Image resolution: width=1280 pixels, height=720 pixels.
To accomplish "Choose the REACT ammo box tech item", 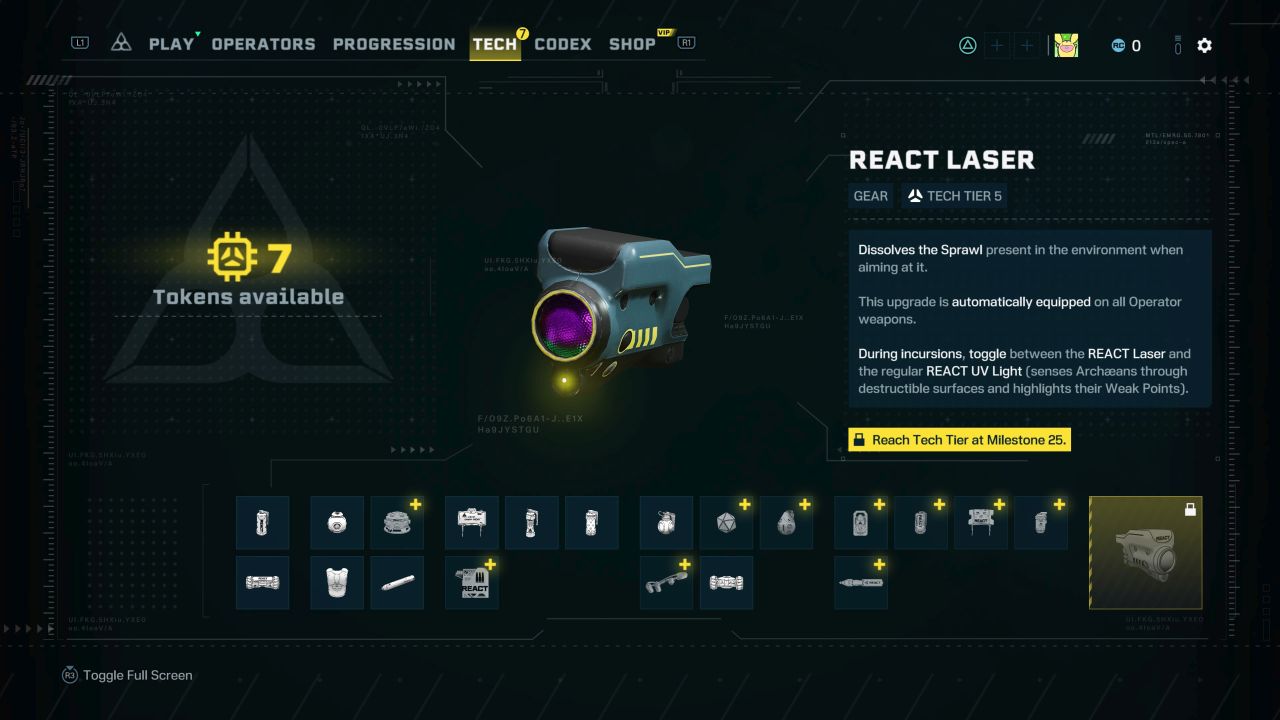I will 471,583.
